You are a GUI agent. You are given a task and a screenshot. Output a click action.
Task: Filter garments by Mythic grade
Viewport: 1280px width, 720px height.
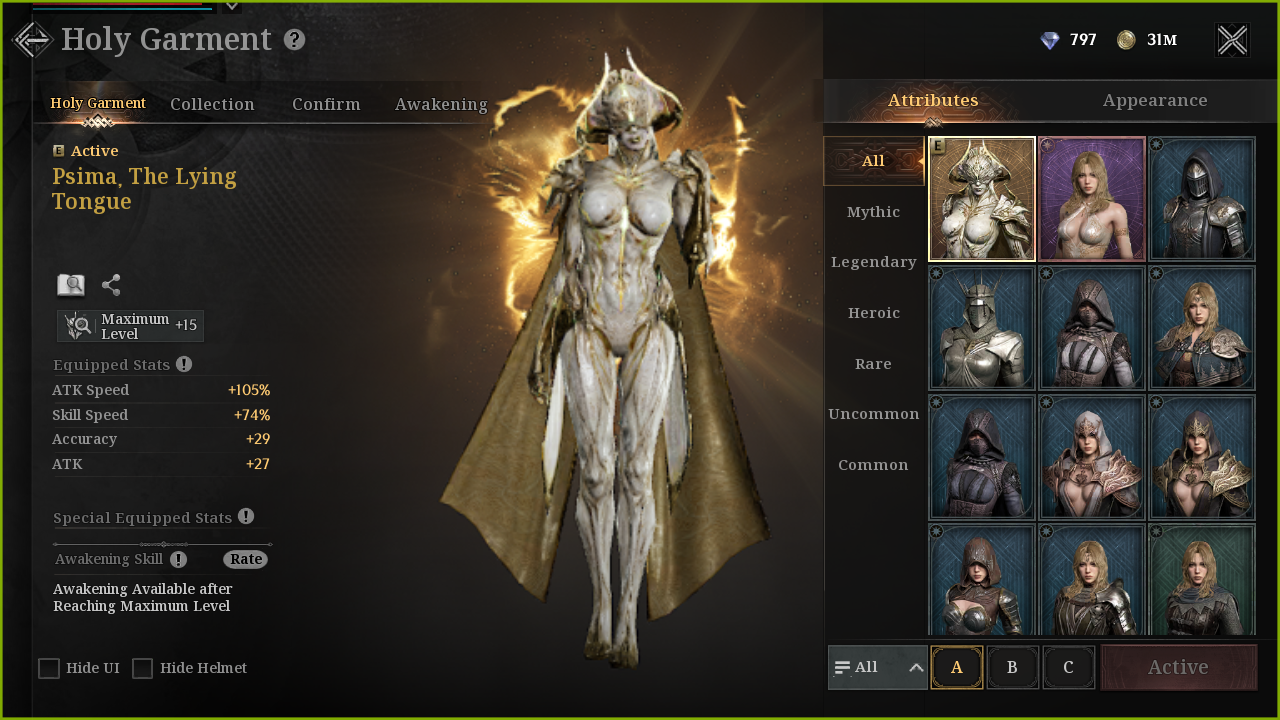873,212
